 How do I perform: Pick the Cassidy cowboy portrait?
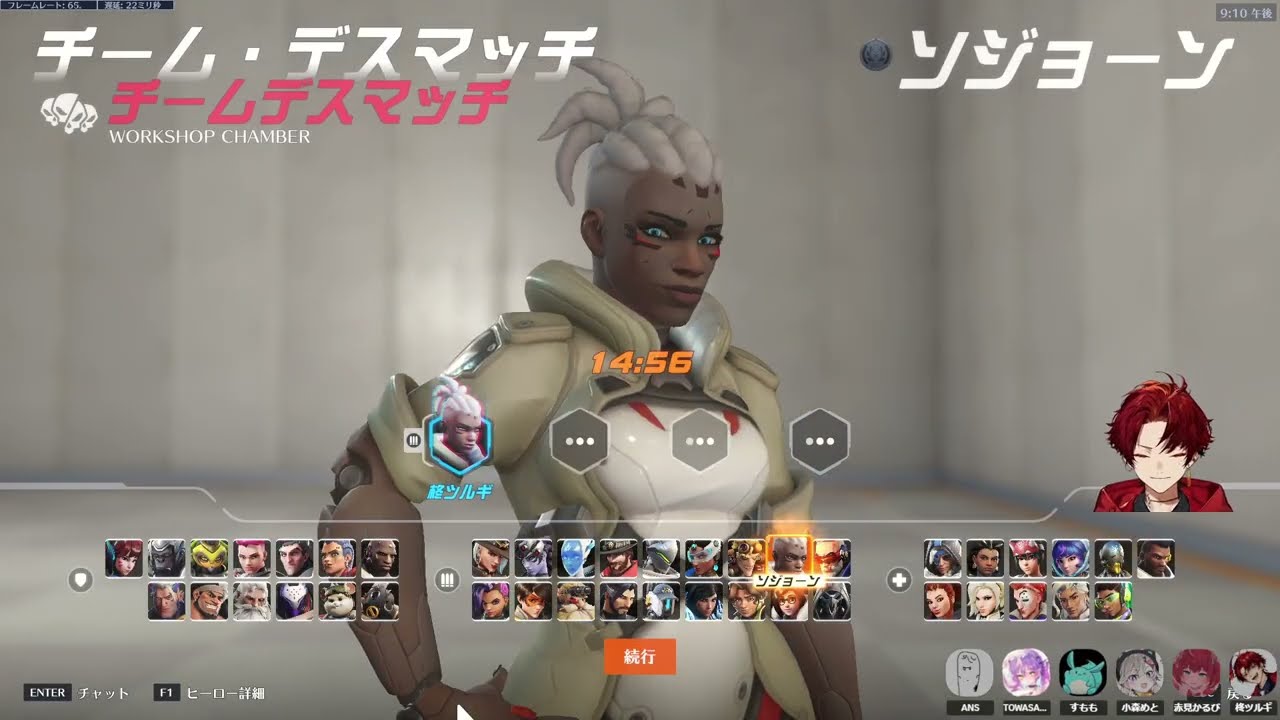619,558
